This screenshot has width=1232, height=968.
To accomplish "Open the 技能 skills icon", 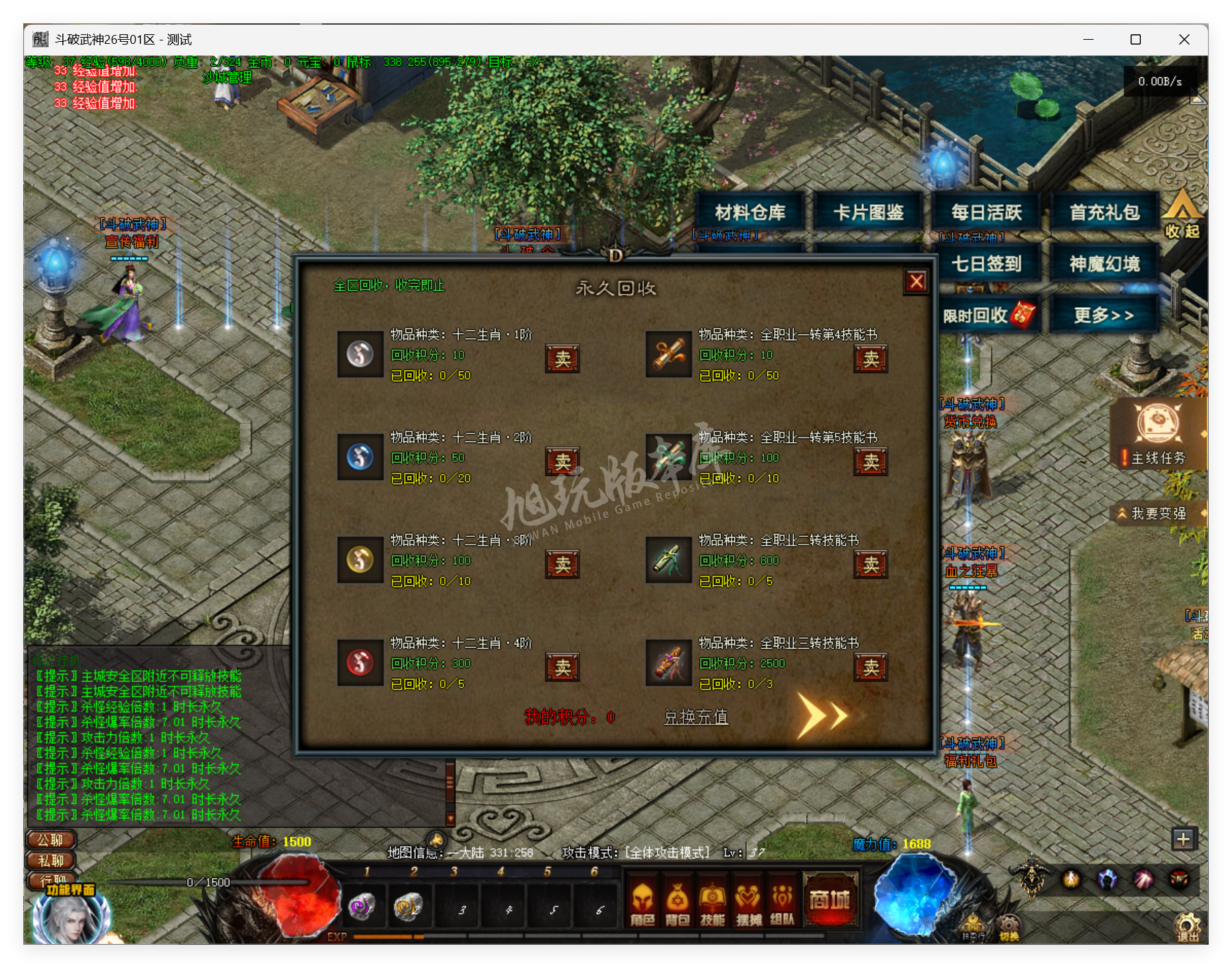I will pyautogui.click(x=713, y=902).
